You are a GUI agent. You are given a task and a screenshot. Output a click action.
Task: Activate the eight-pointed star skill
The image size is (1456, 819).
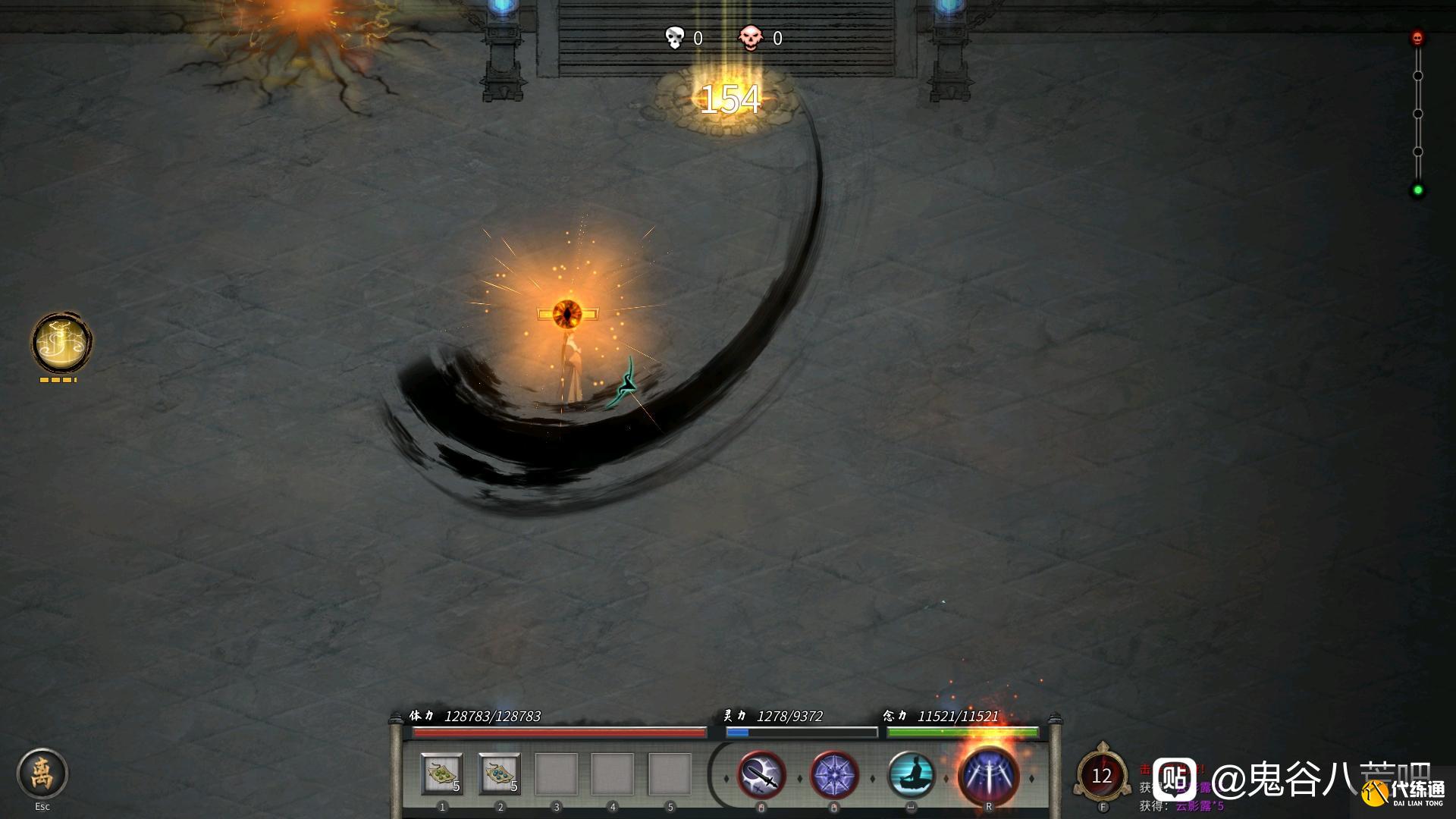pyautogui.click(x=834, y=776)
